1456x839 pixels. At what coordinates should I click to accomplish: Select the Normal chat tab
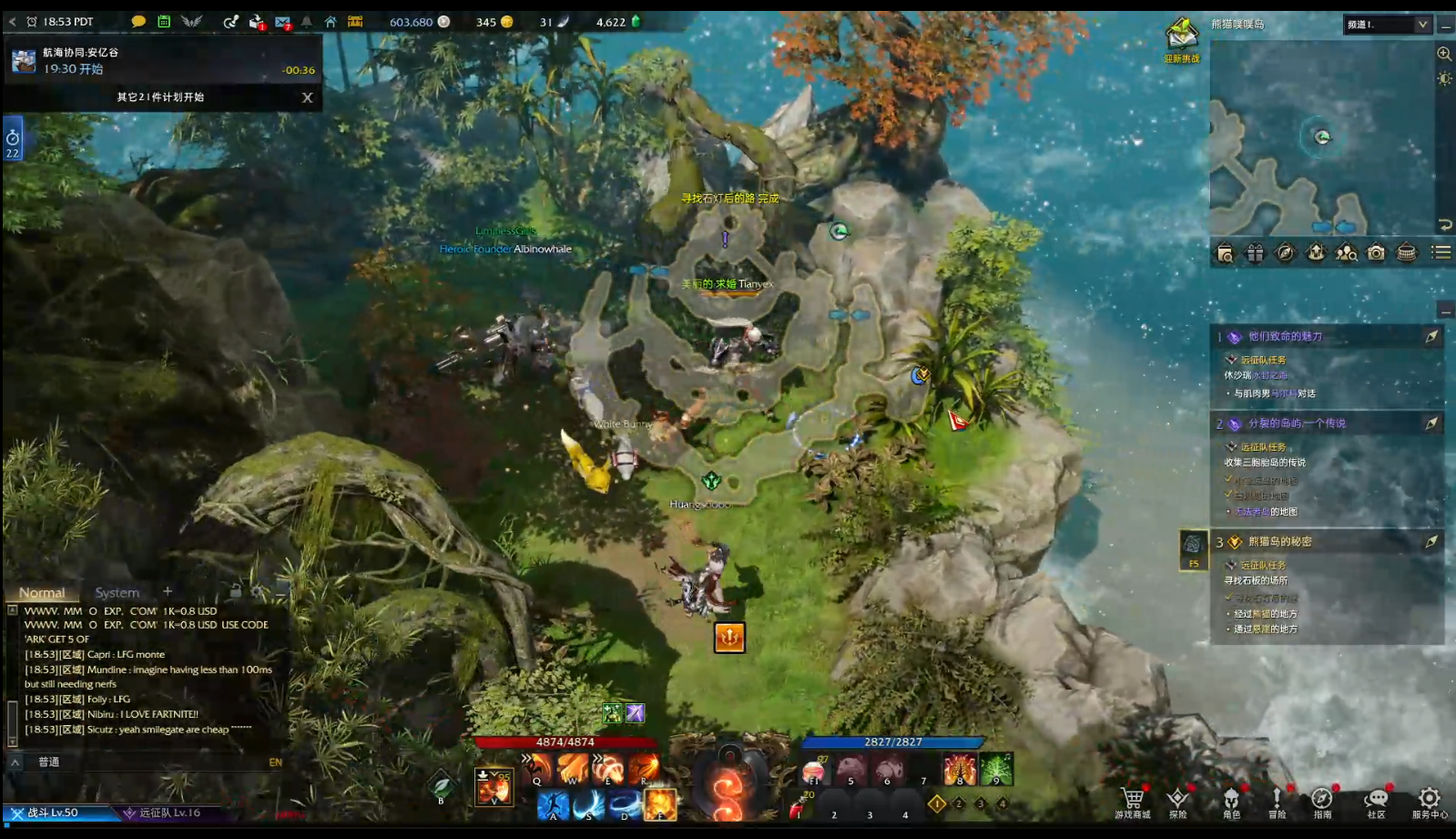pos(42,592)
